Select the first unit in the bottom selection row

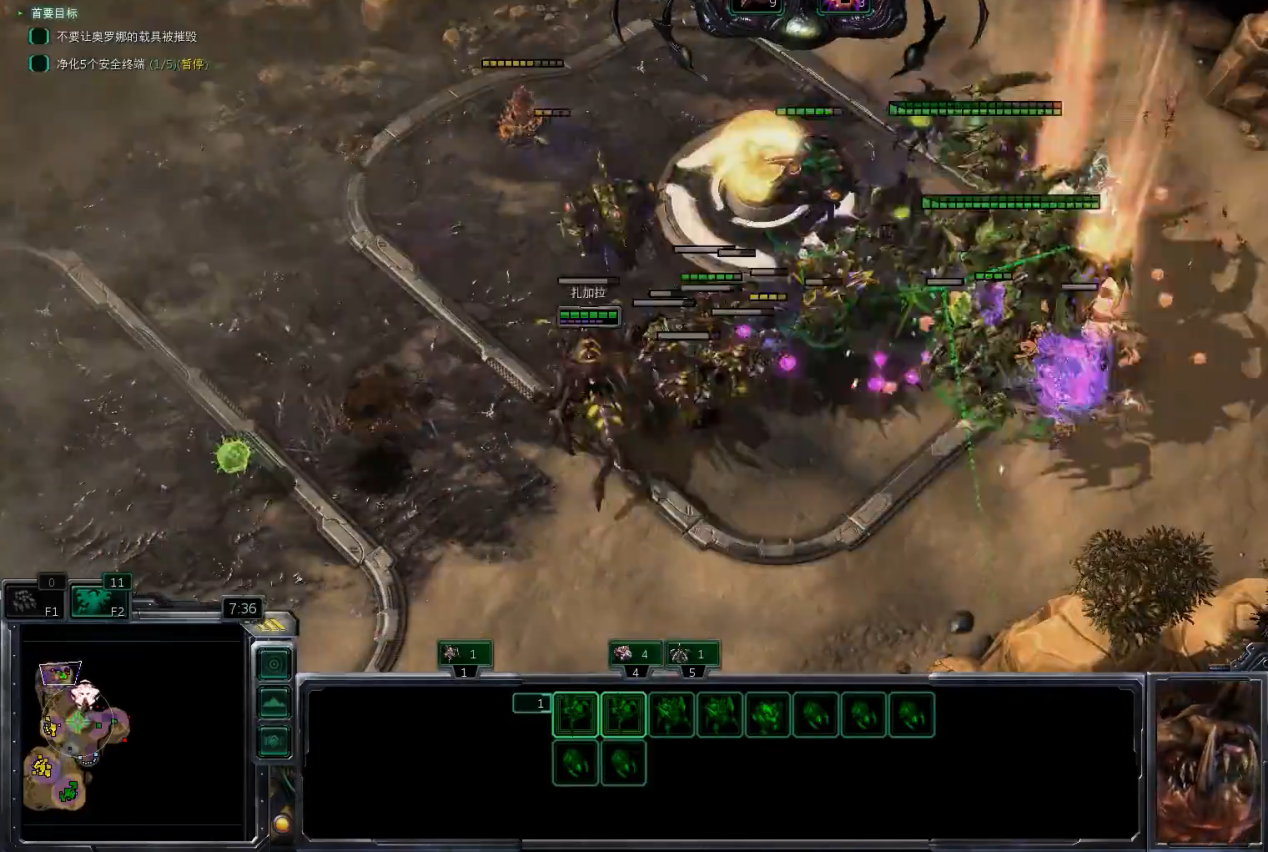[x=575, y=763]
